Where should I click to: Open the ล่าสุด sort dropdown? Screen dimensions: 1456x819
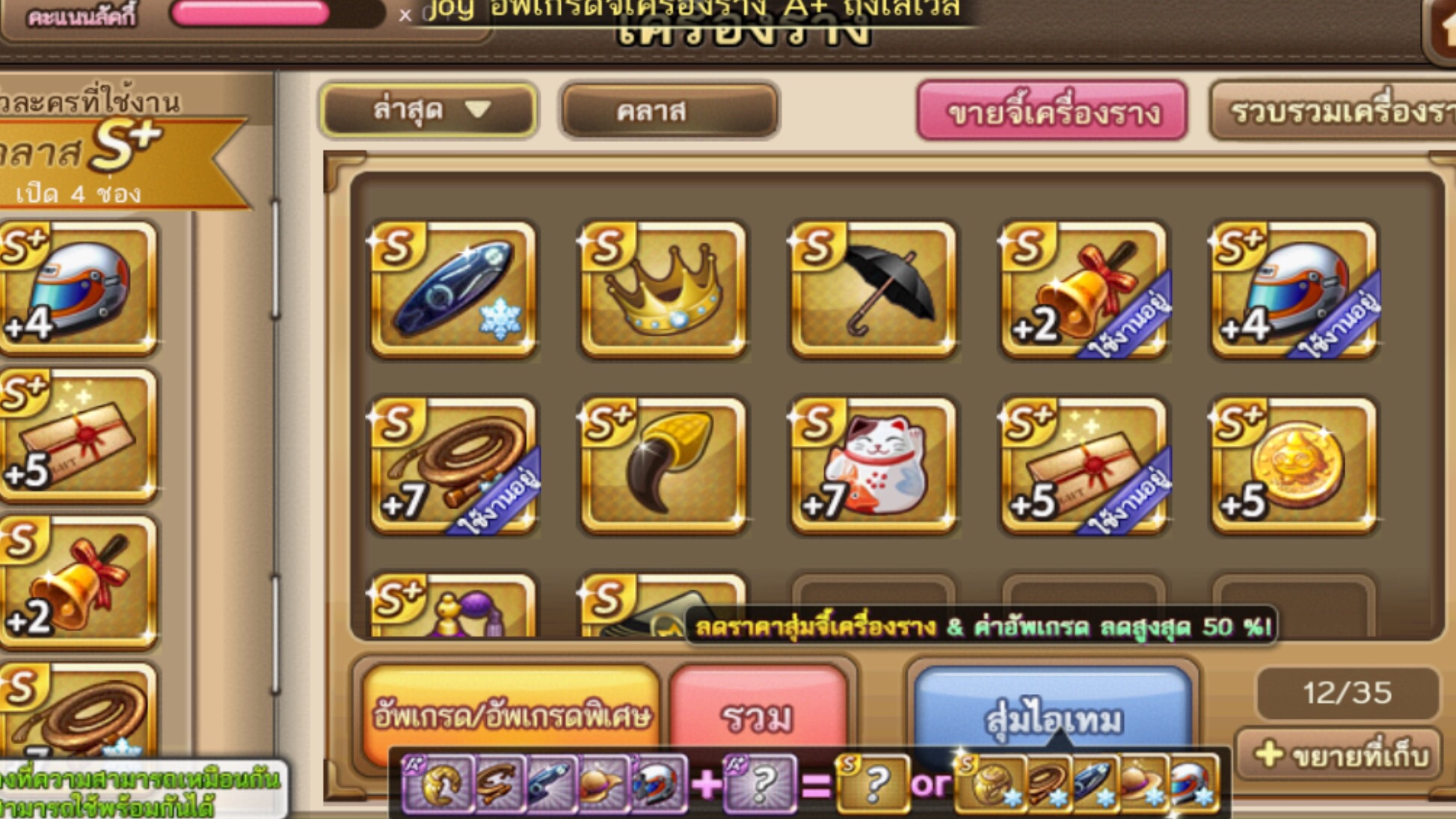pos(428,111)
